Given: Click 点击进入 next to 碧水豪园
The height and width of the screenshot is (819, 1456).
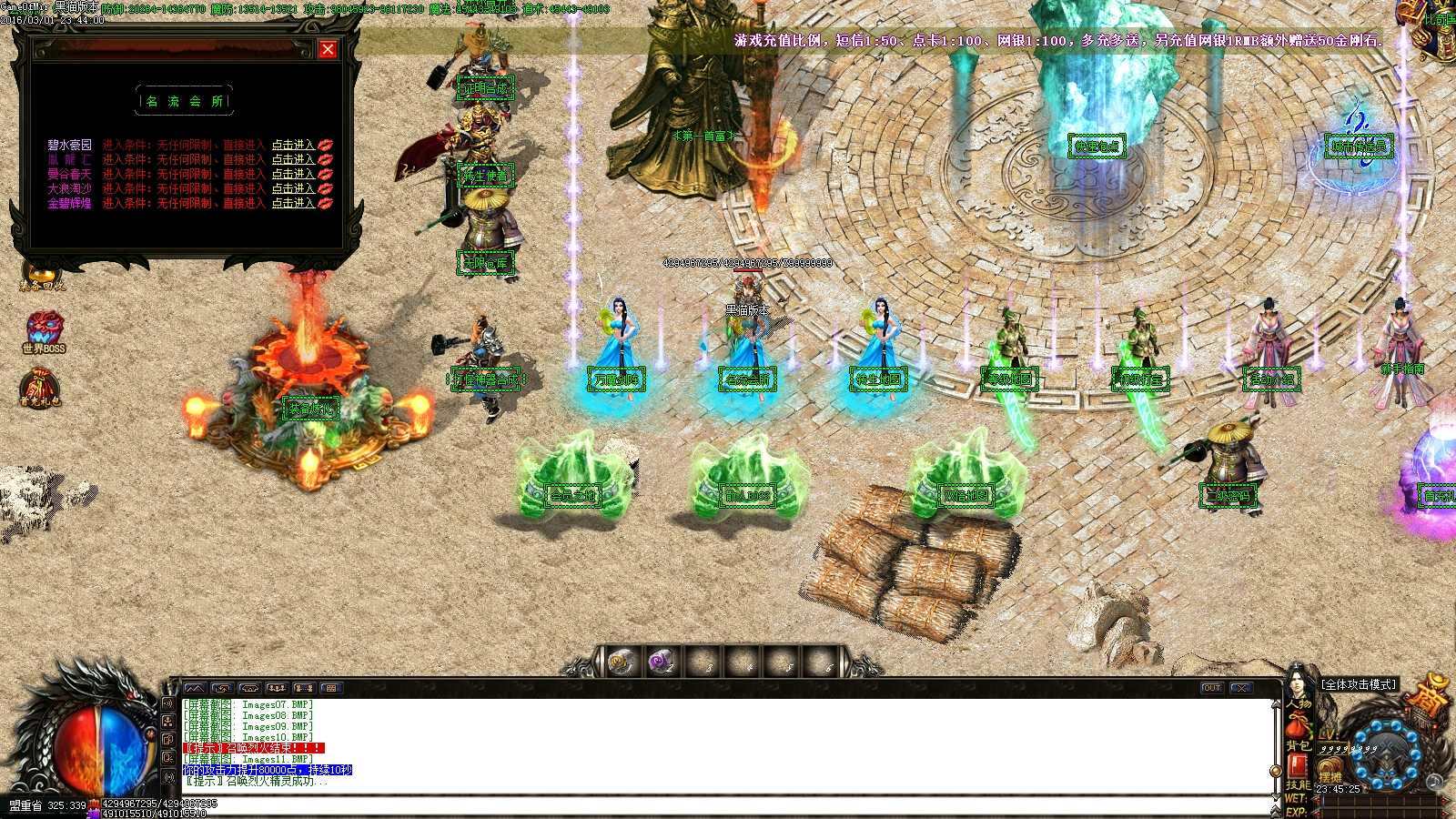Looking at the screenshot, I should pyautogui.click(x=292, y=145).
